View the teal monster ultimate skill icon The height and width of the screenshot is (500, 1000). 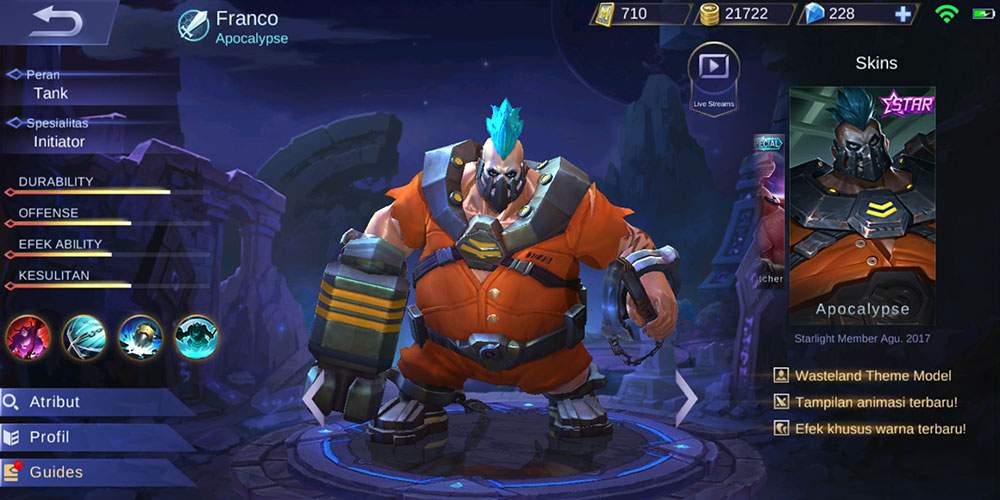click(196, 337)
